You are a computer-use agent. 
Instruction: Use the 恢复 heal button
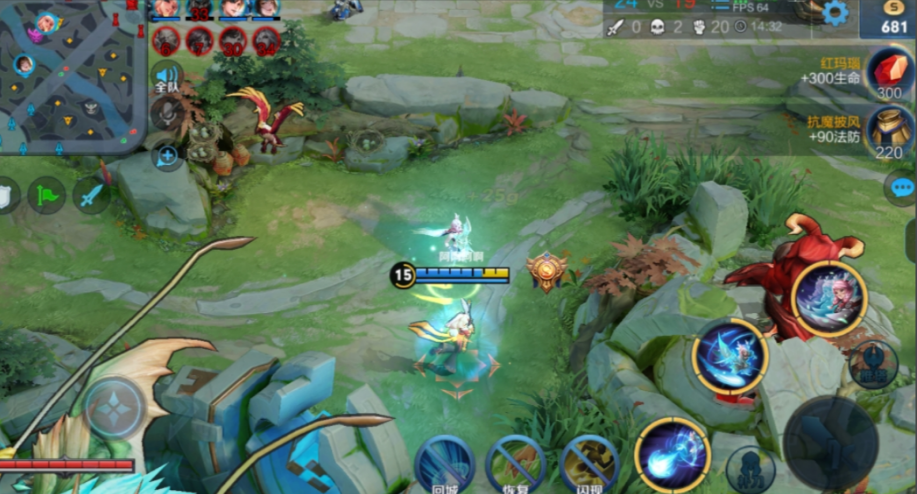516,464
